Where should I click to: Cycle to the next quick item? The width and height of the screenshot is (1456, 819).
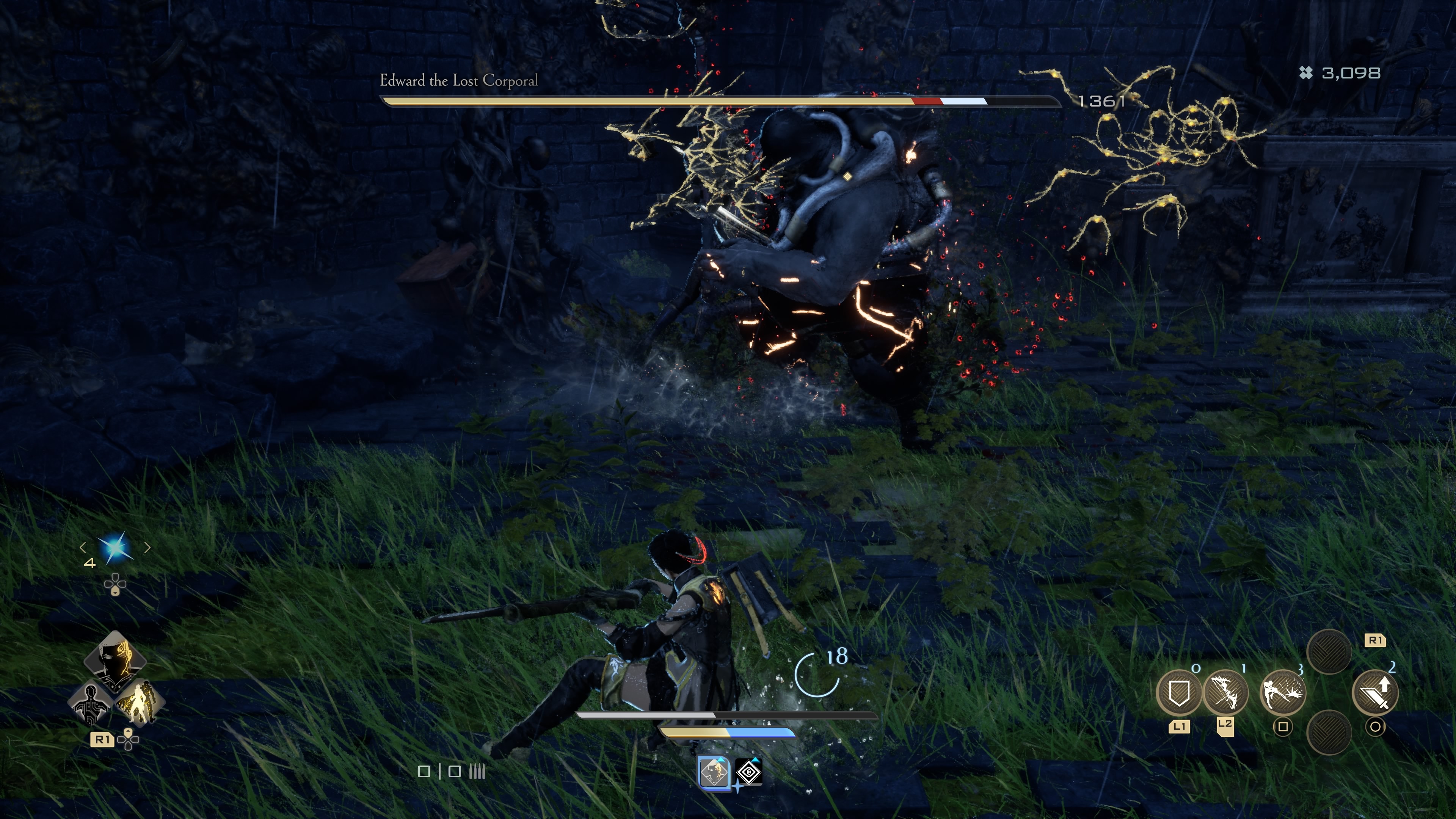point(147,547)
